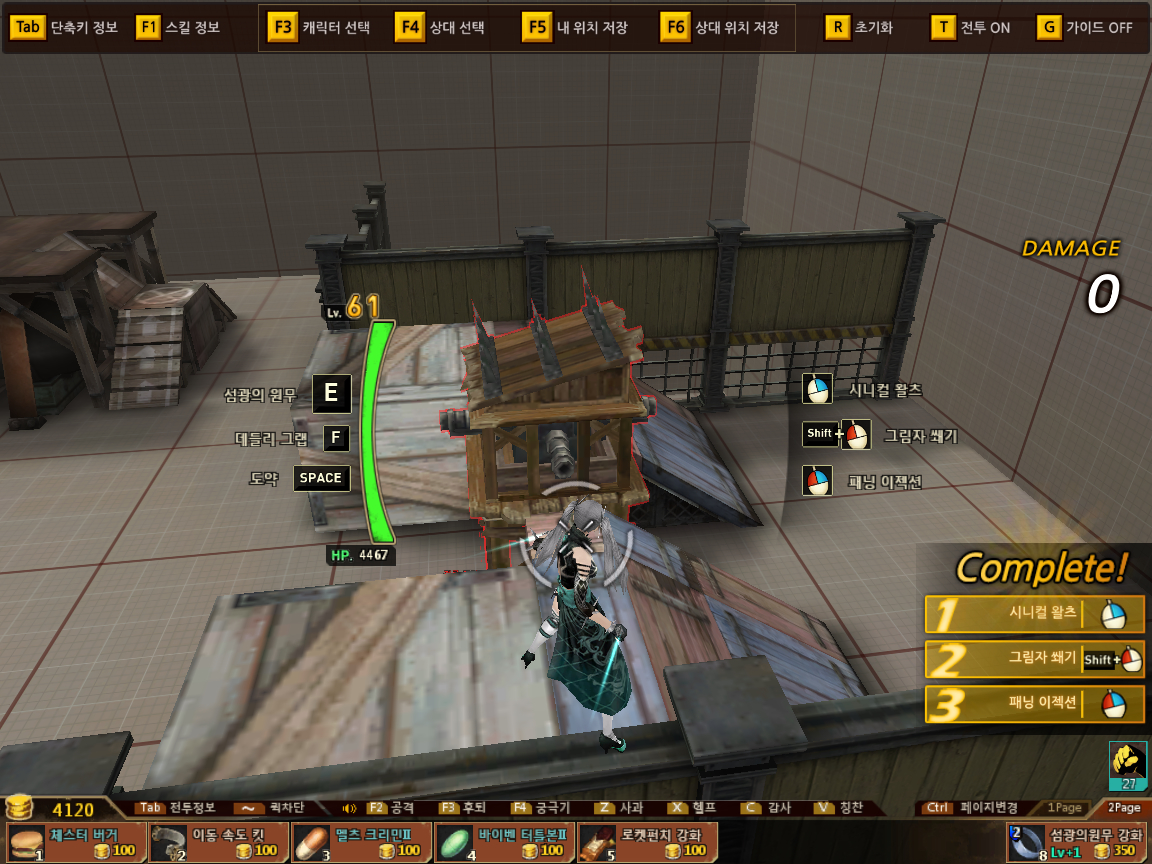
Task: Select the 멜츠 크리민Ⅱ capsule slot
Action: 361,842
